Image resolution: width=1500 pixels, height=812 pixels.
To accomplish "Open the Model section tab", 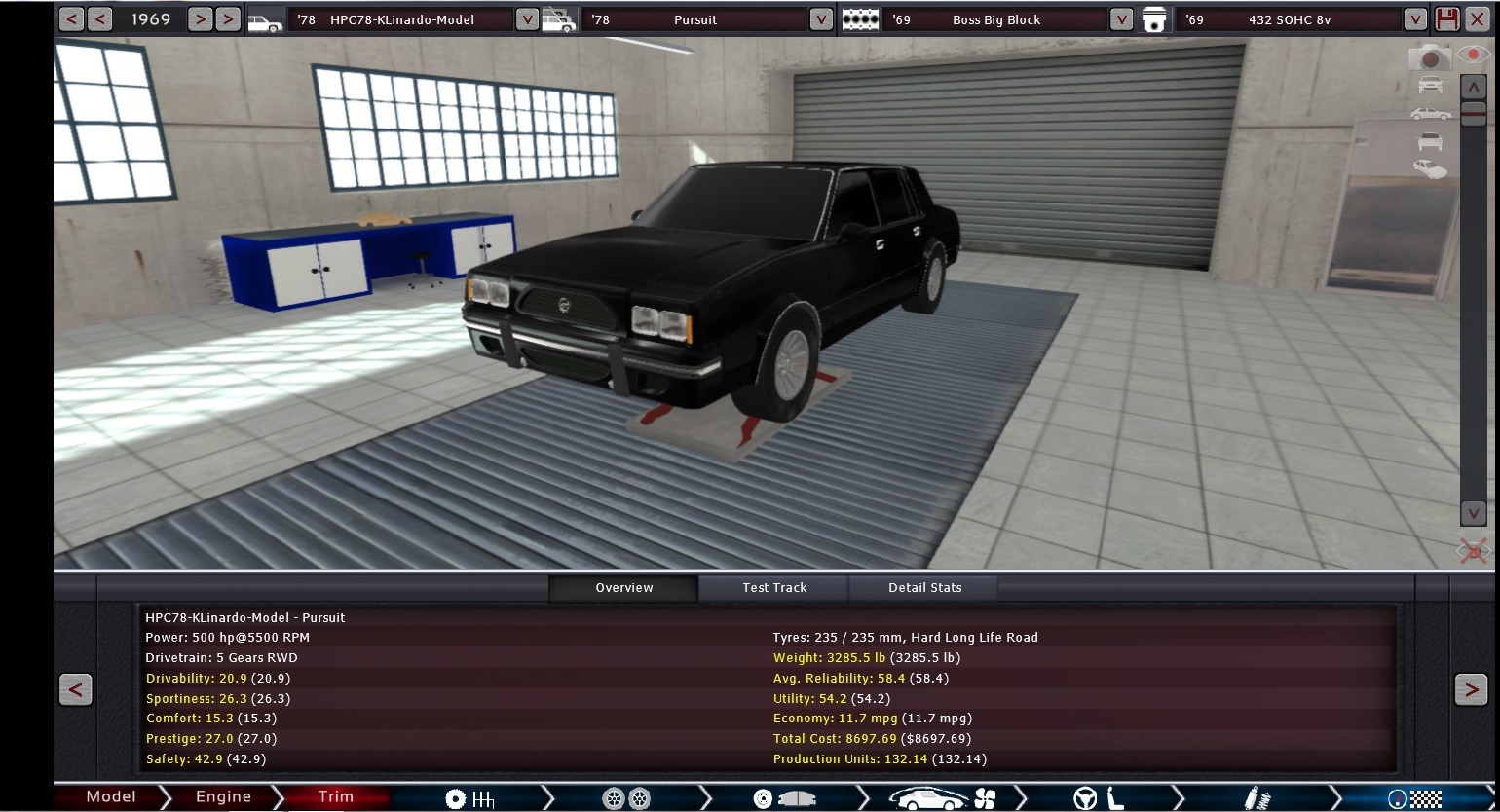I will click(110, 797).
